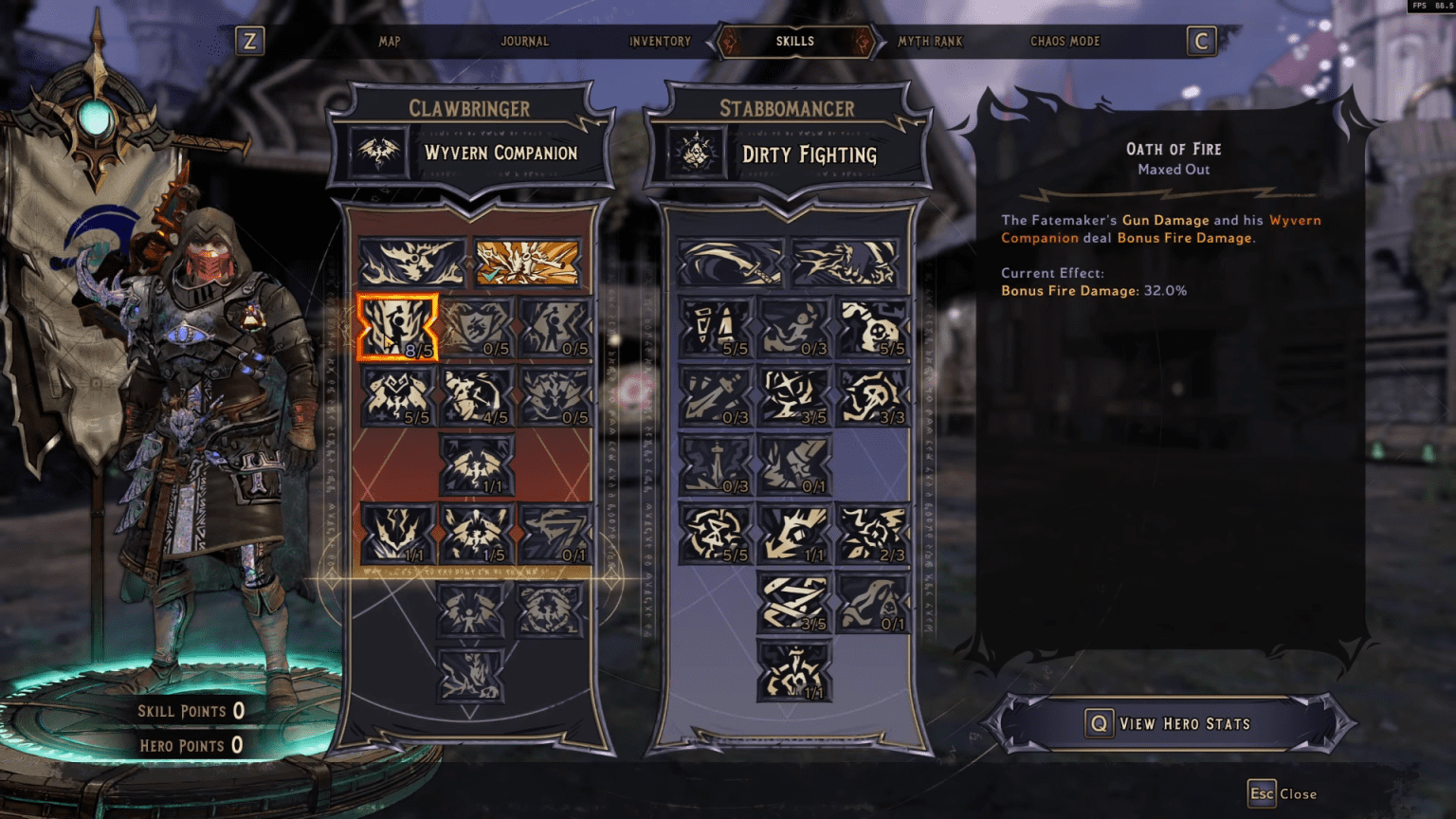Click the orange crossed-weapons action skill in Clawbringer
Screen dimensions: 1456x819
[525, 263]
